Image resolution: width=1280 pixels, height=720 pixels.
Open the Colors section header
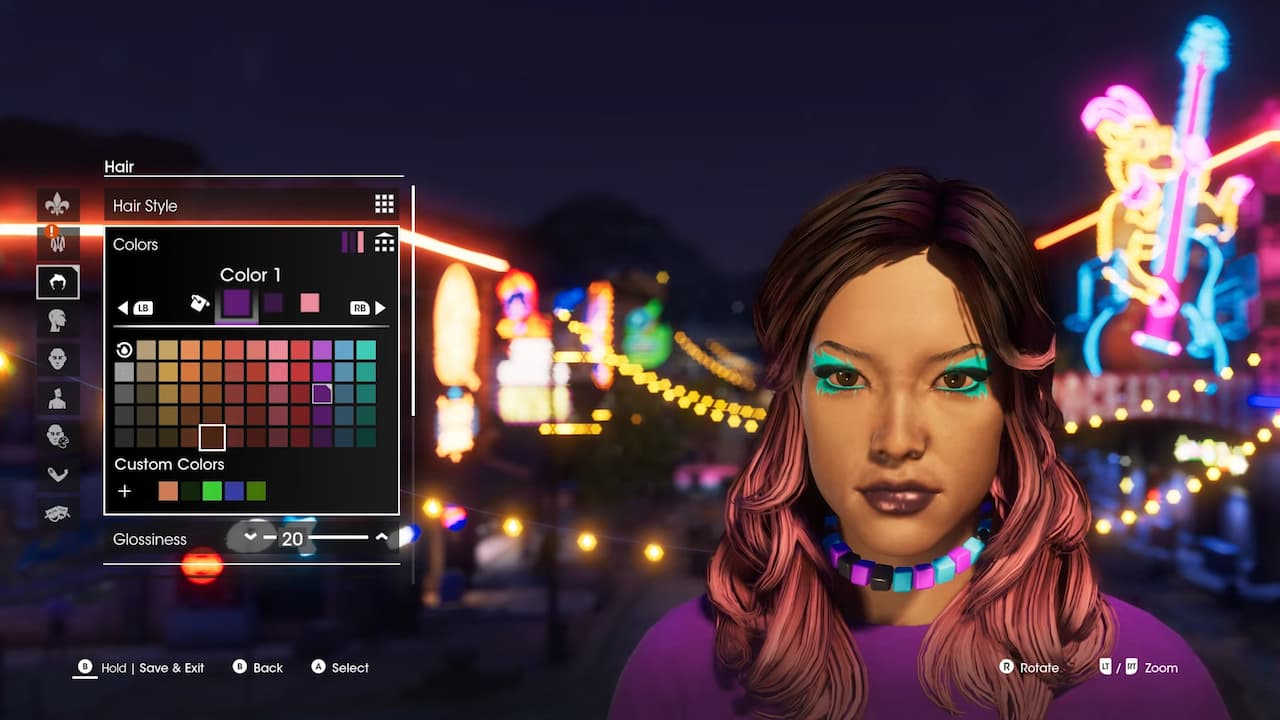click(x=136, y=244)
